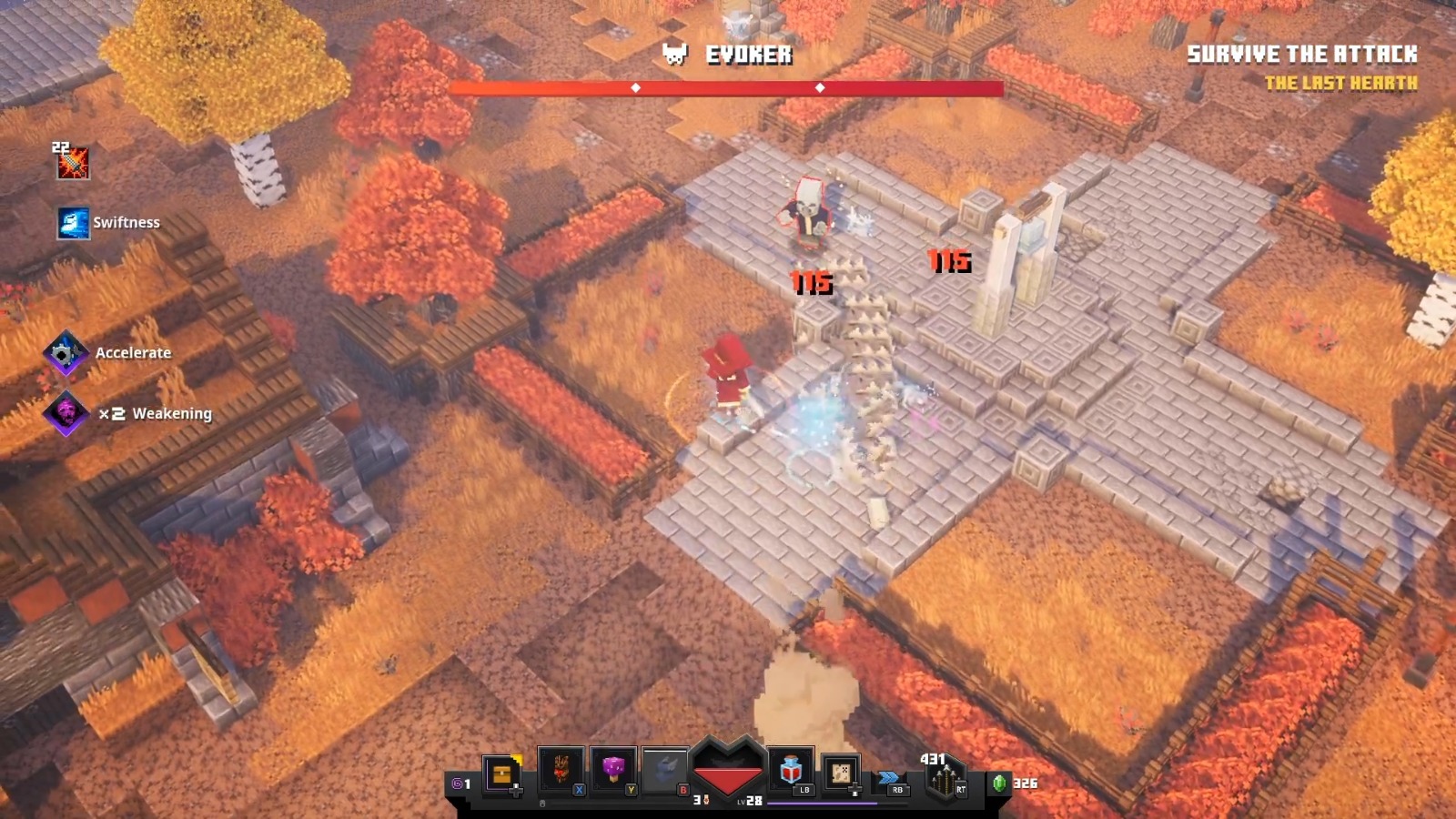Select the greyed-out artifact on cooldown
Image resolution: width=1456 pixels, height=819 pixels.
tap(665, 770)
